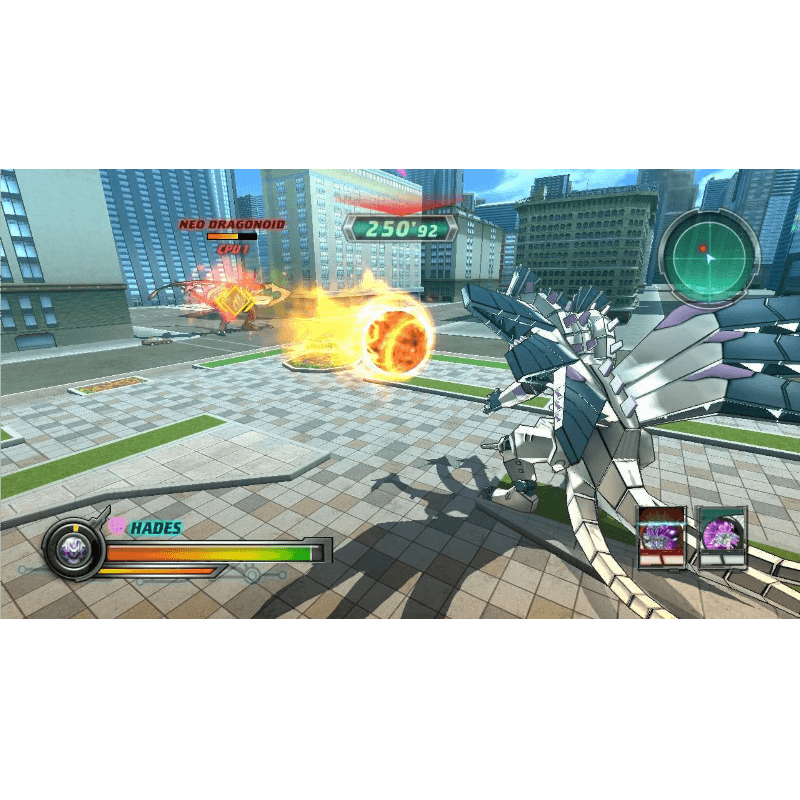Click the pink Darkus attribute symbol
This screenshot has width=800, height=800.
tap(117, 525)
